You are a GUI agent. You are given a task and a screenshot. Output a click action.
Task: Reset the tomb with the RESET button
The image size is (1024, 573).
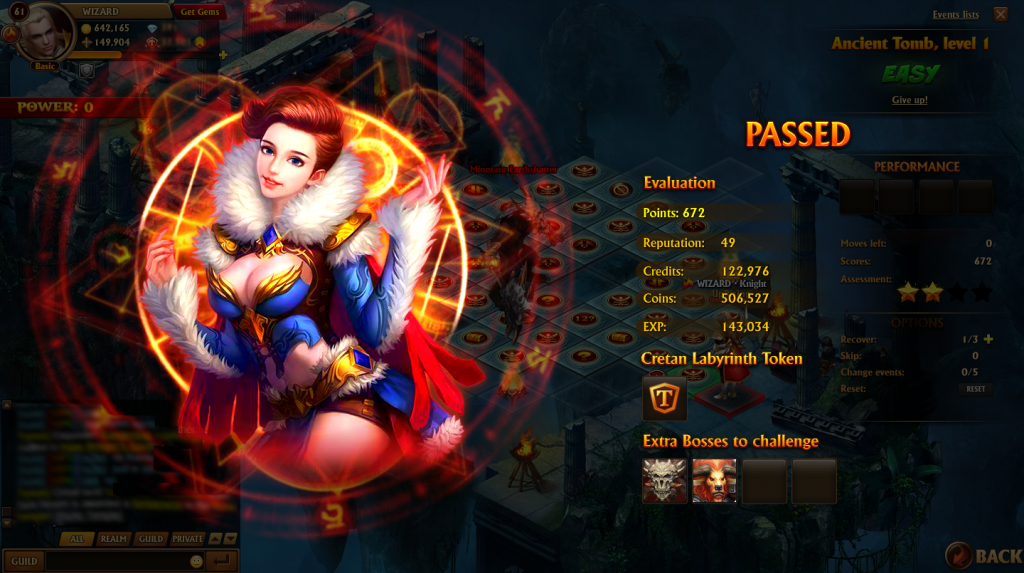pos(975,388)
